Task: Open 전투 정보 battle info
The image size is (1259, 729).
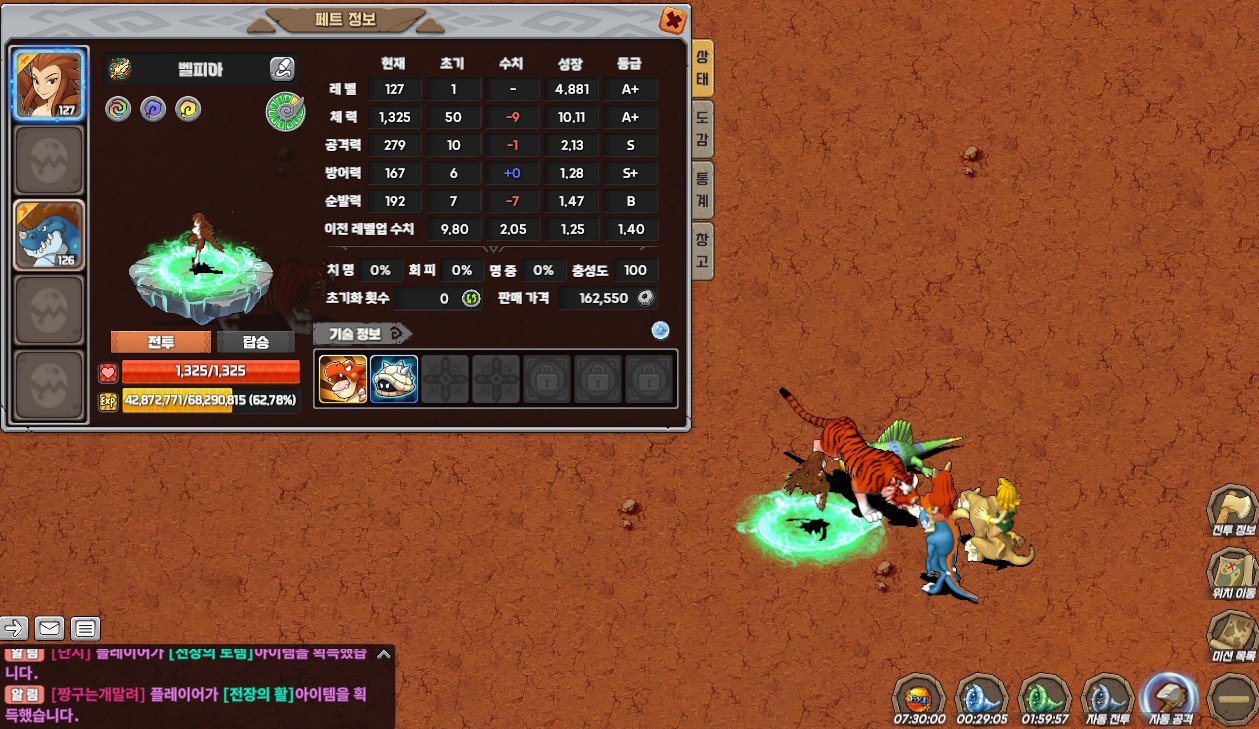Action: (1233, 512)
